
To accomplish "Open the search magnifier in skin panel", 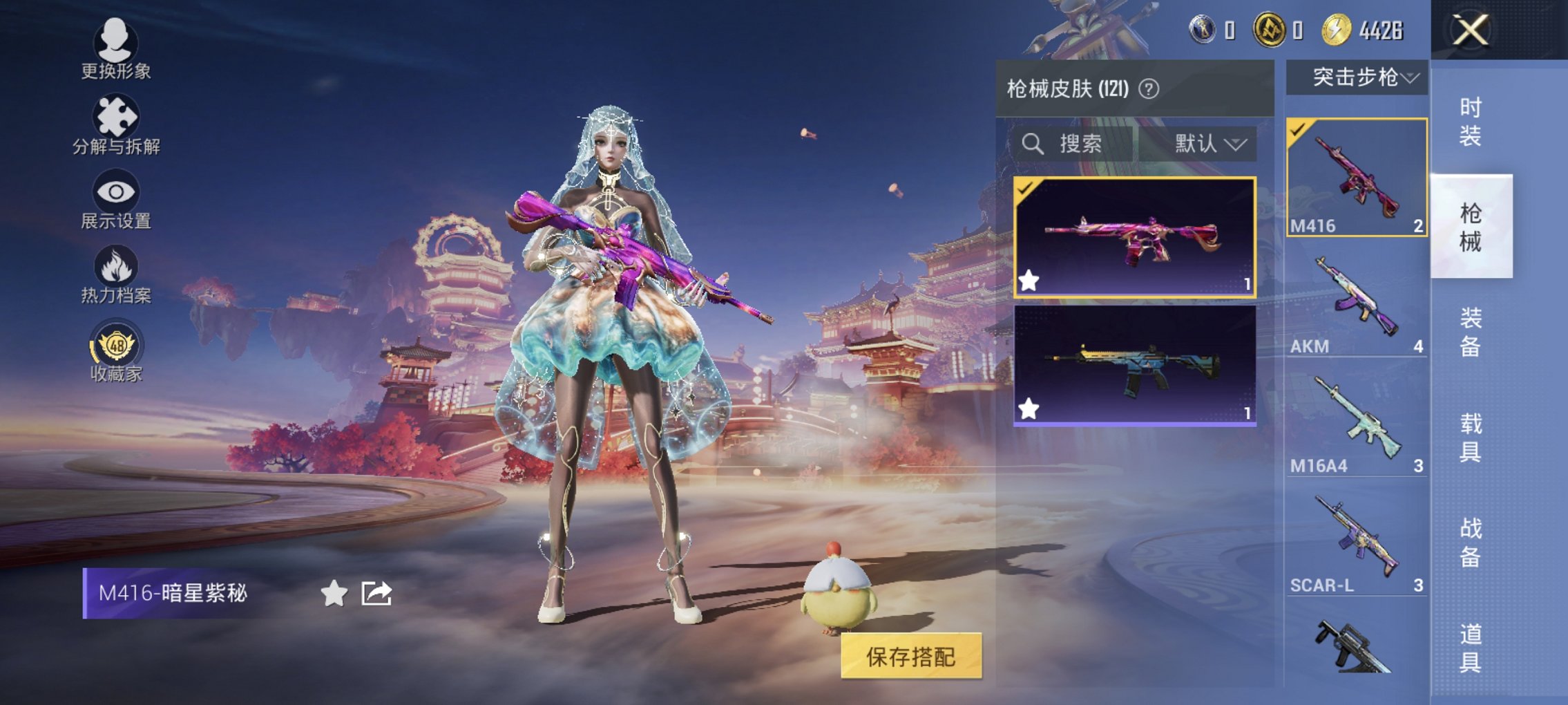I will tap(1035, 144).
